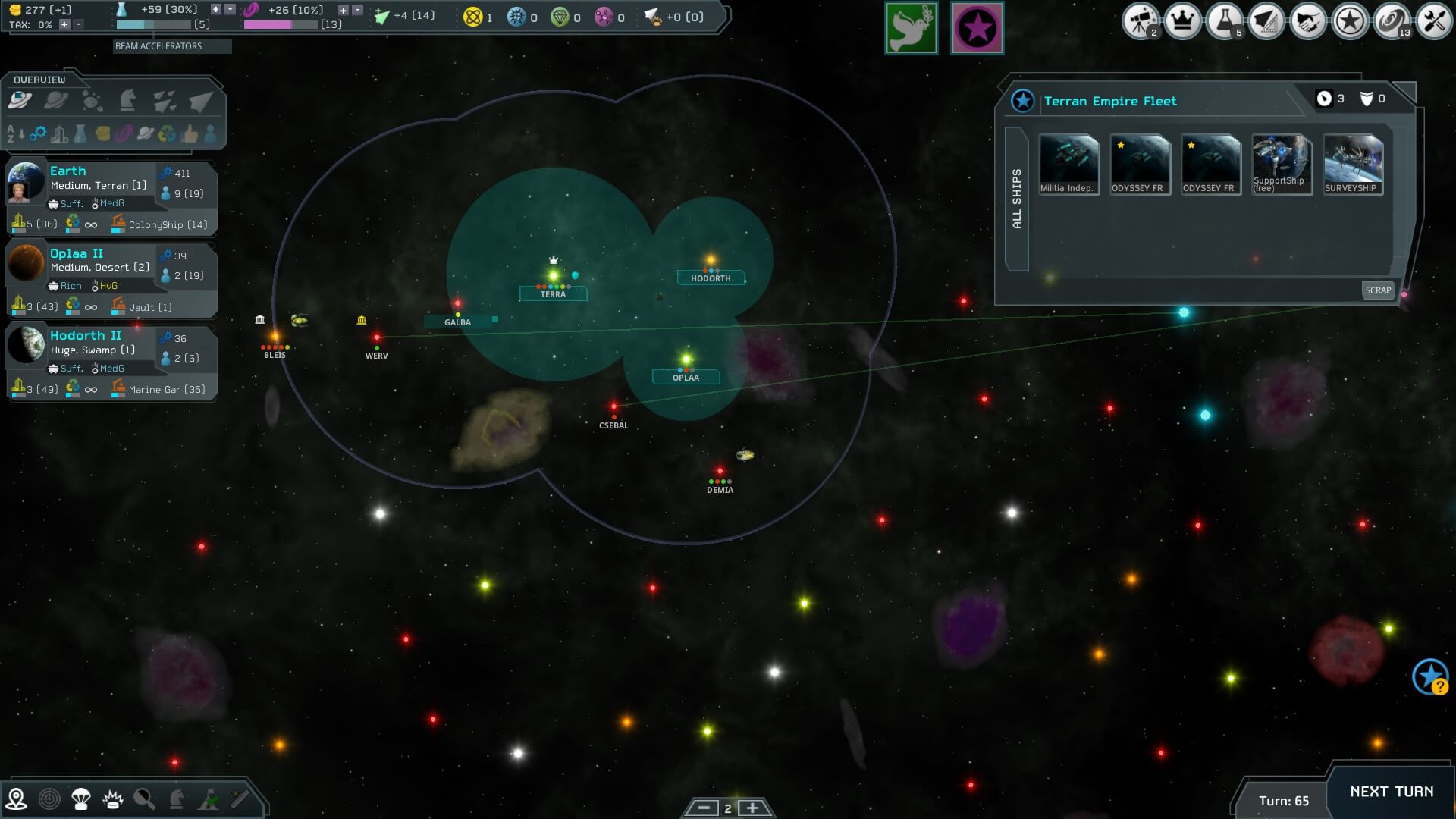Scrap the selected fleet ship
This screenshot has height=819, width=1456.
pos(1378,290)
